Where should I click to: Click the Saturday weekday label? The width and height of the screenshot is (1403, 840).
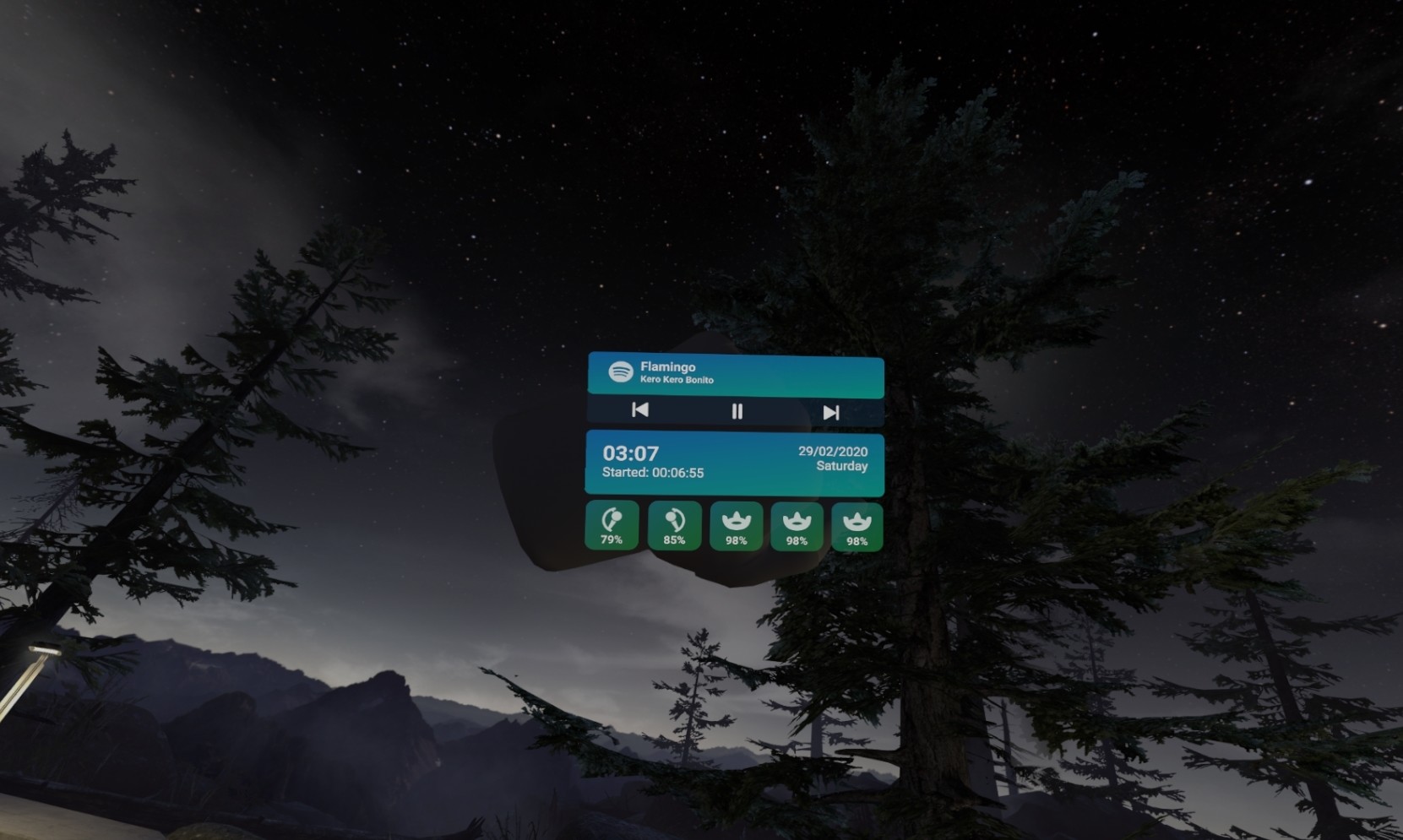(841, 466)
